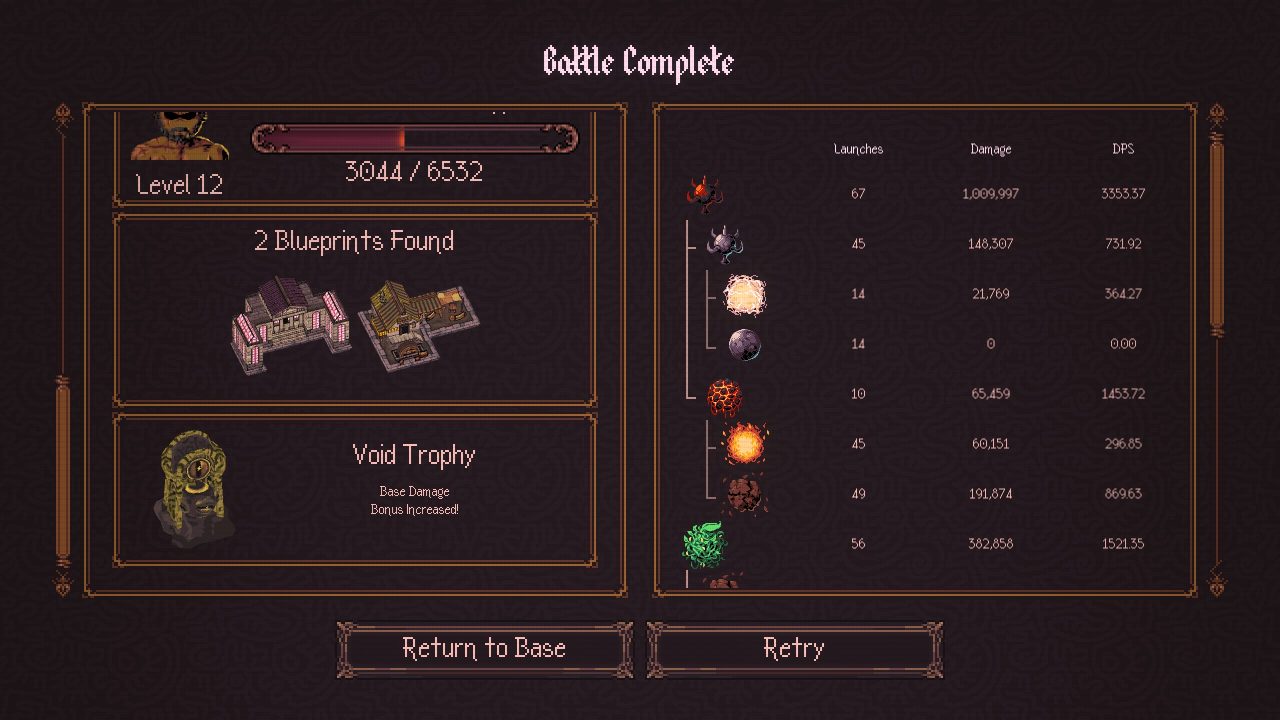The image size is (1280, 720).
Task: Retry the battle
Action: 794,649
